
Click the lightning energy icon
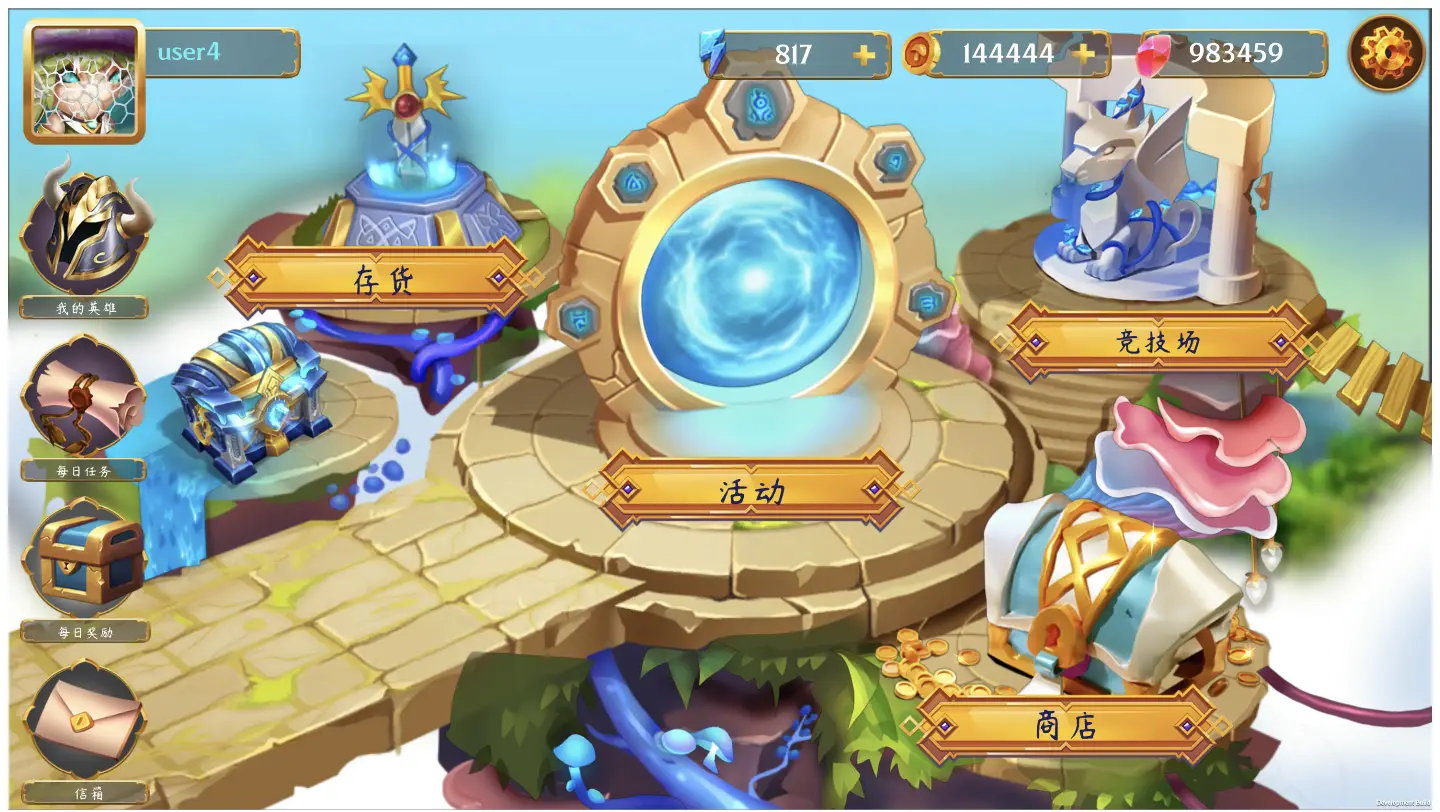(x=712, y=55)
